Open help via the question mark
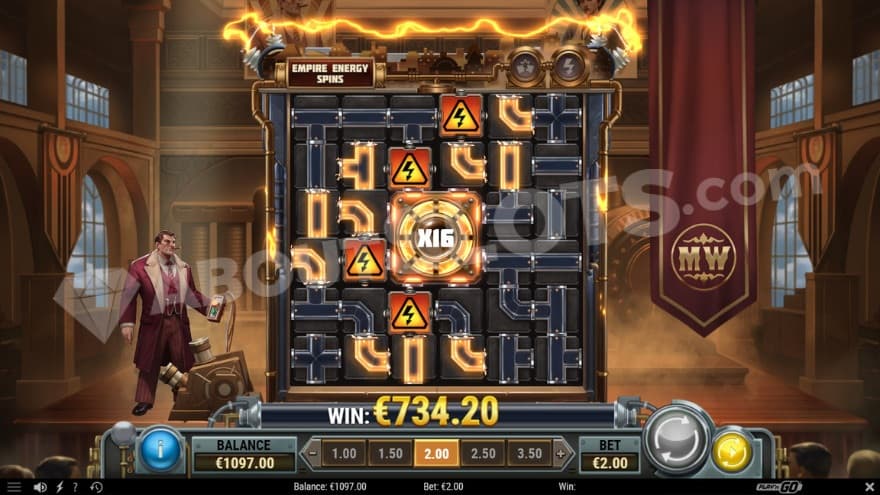Viewport: 880px width, 495px height. (x=74, y=487)
